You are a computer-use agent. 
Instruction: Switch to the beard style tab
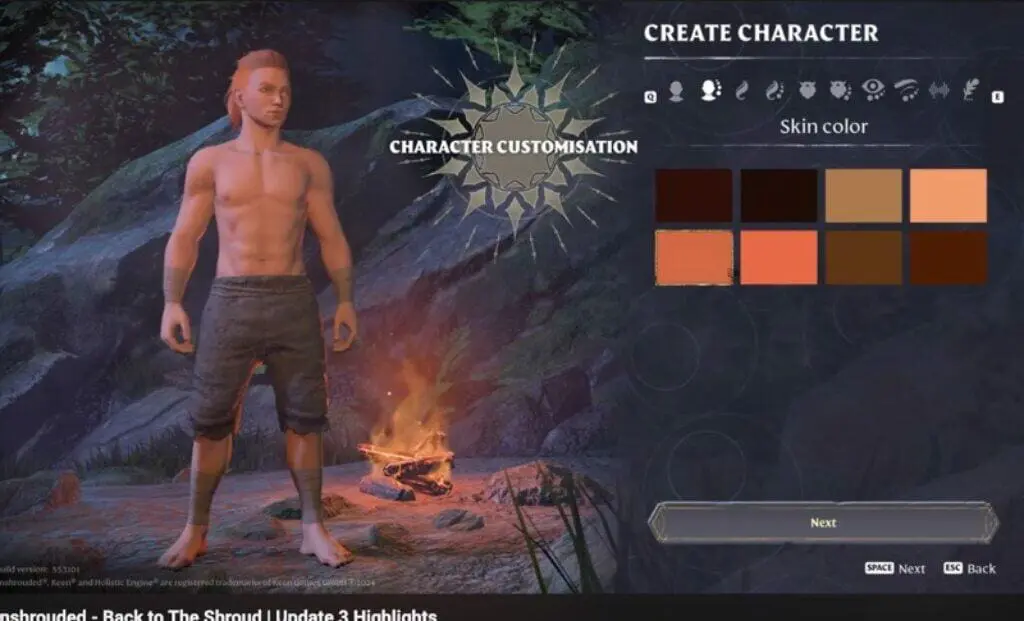807,91
